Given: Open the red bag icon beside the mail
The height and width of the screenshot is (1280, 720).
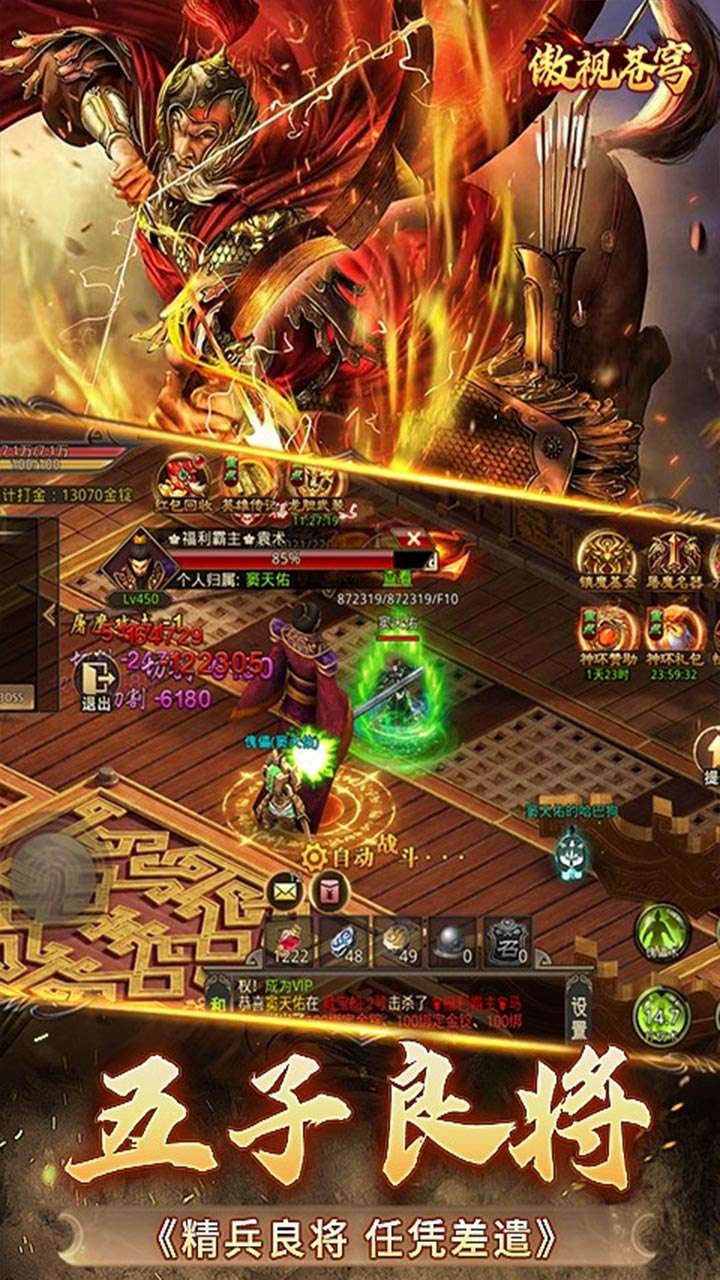Looking at the screenshot, I should tap(329, 890).
